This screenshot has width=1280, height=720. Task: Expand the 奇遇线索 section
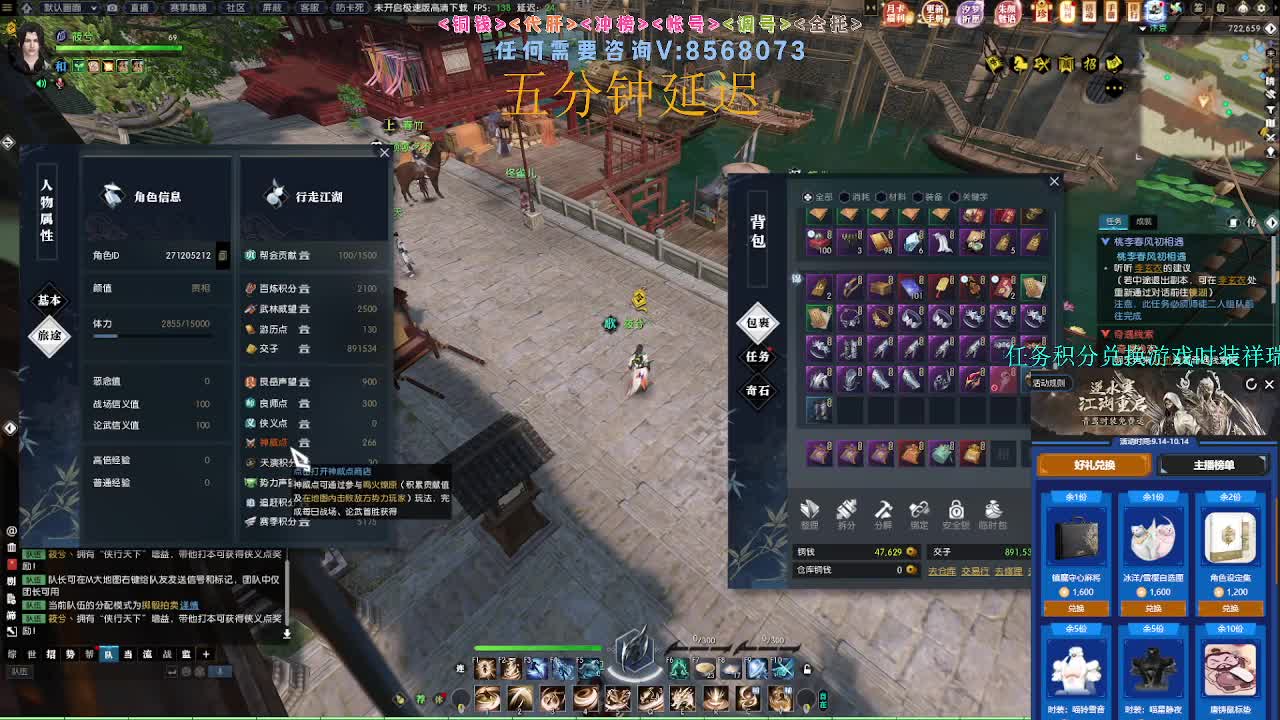[1106, 333]
